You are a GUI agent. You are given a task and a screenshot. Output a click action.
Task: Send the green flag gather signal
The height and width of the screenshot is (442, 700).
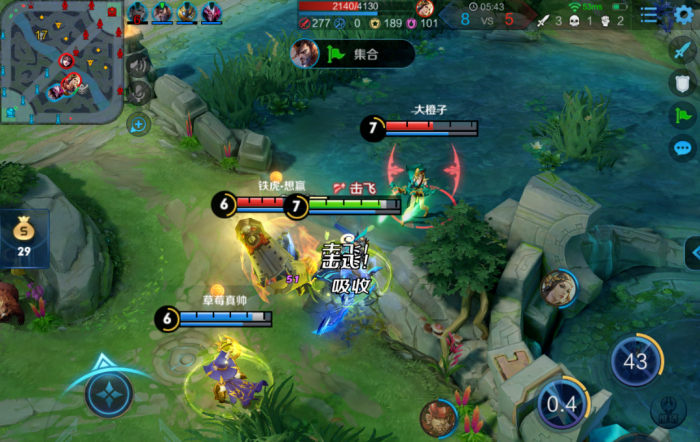pyautogui.click(x=683, y=116)
